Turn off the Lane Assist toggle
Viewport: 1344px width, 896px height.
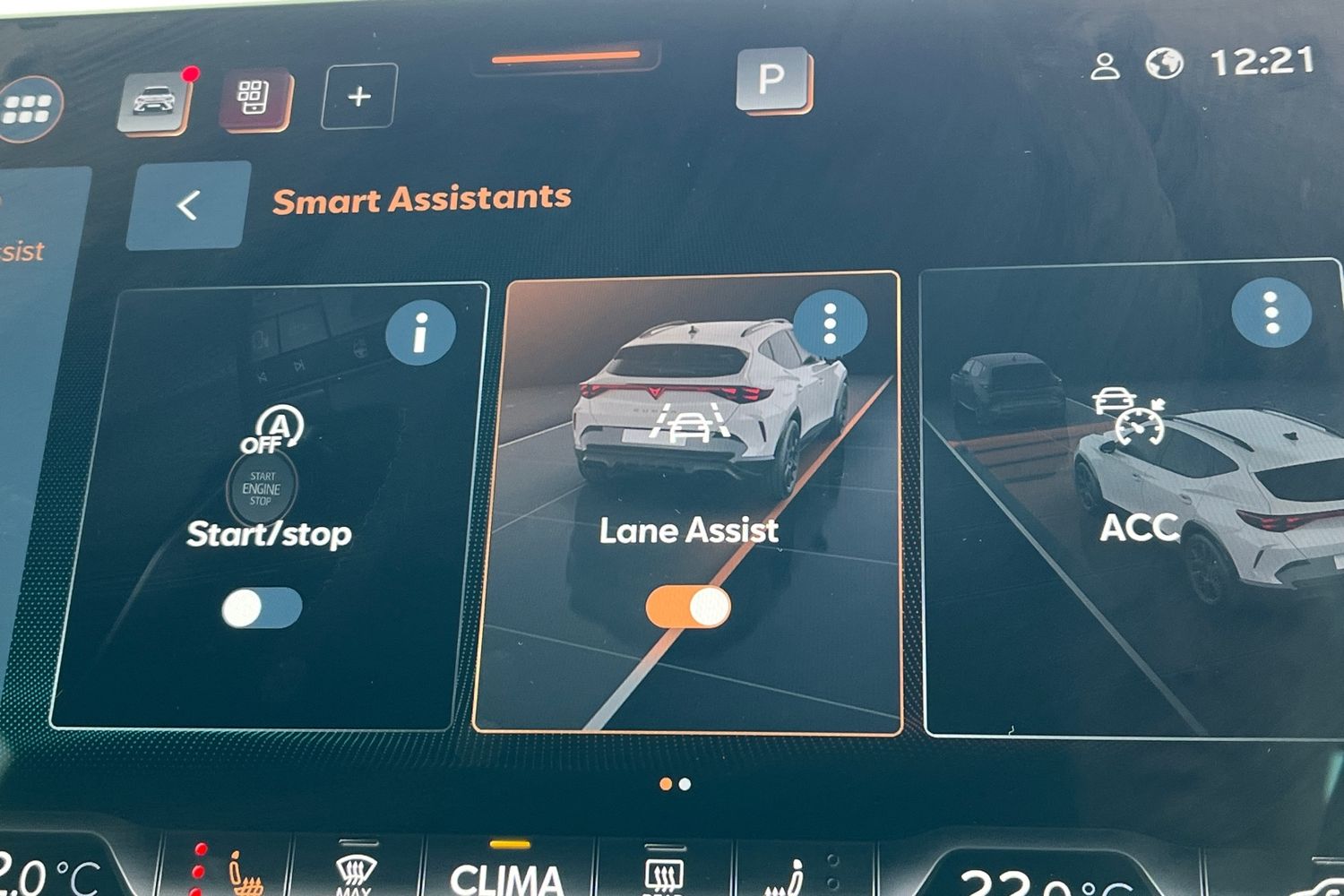tap(688, 607)
